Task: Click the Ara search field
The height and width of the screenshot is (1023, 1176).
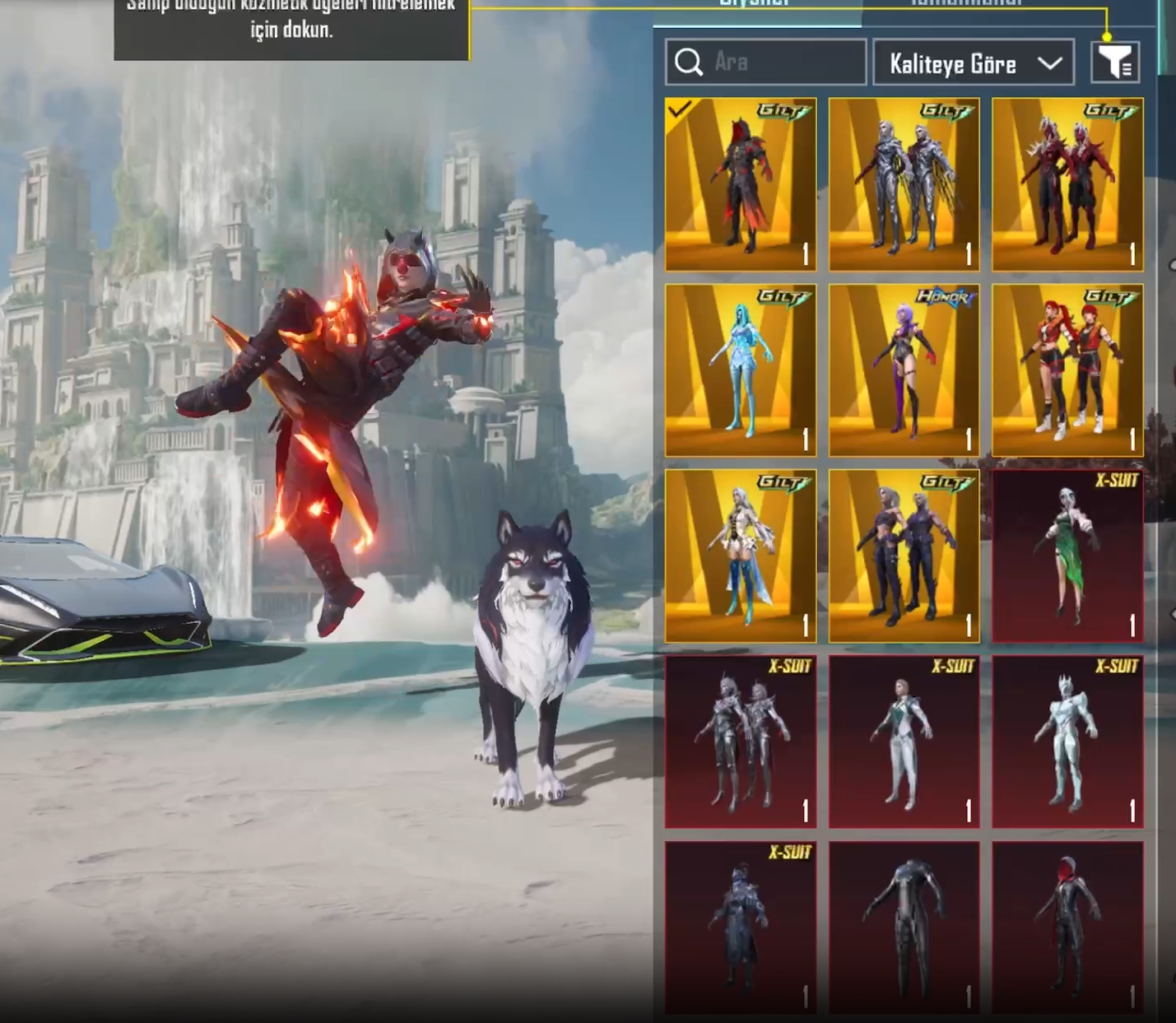Action: (765, 63)
